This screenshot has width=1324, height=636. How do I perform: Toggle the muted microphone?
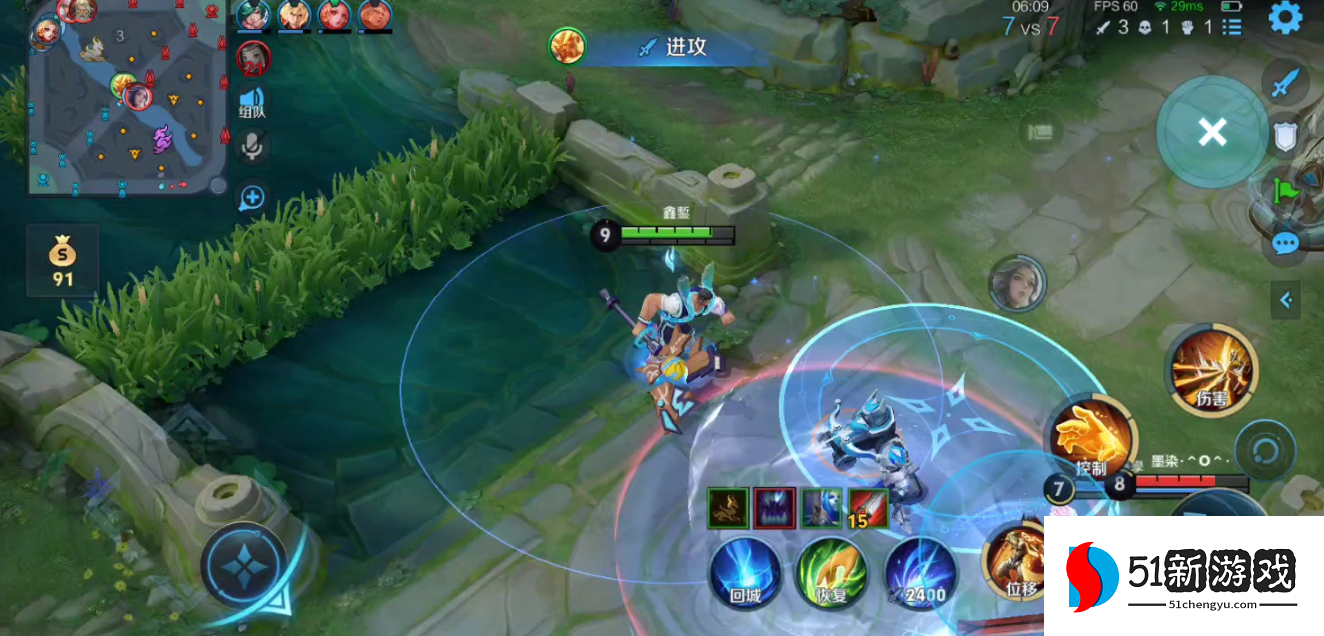(252, 147)
